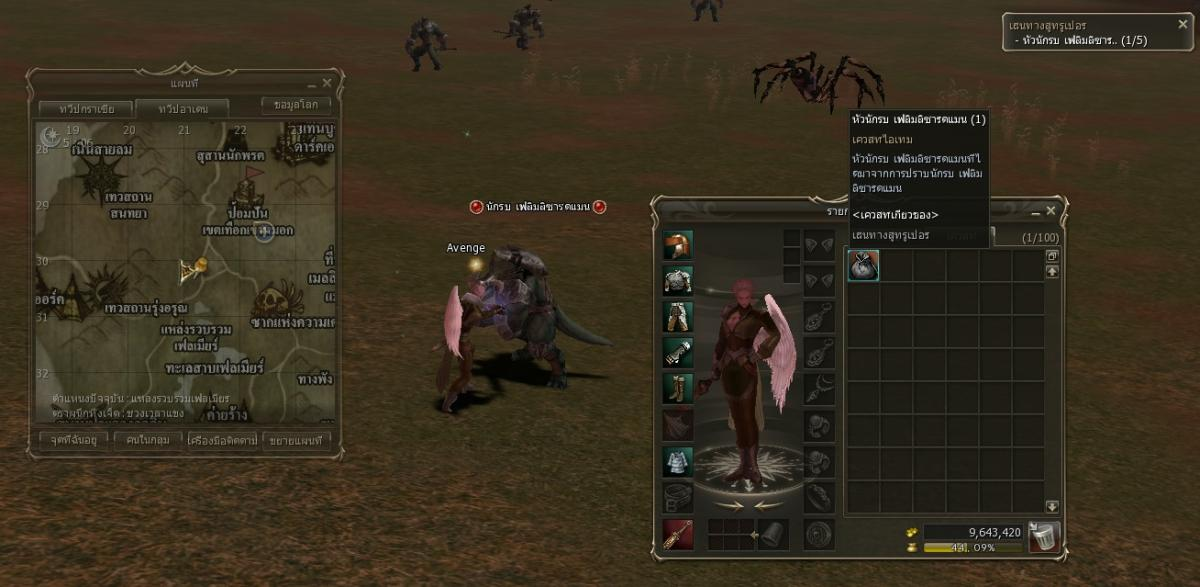Viewport: 1200px width, 587px height.
Task: Select the equipped red weapon slot
Action: [678, 535]
